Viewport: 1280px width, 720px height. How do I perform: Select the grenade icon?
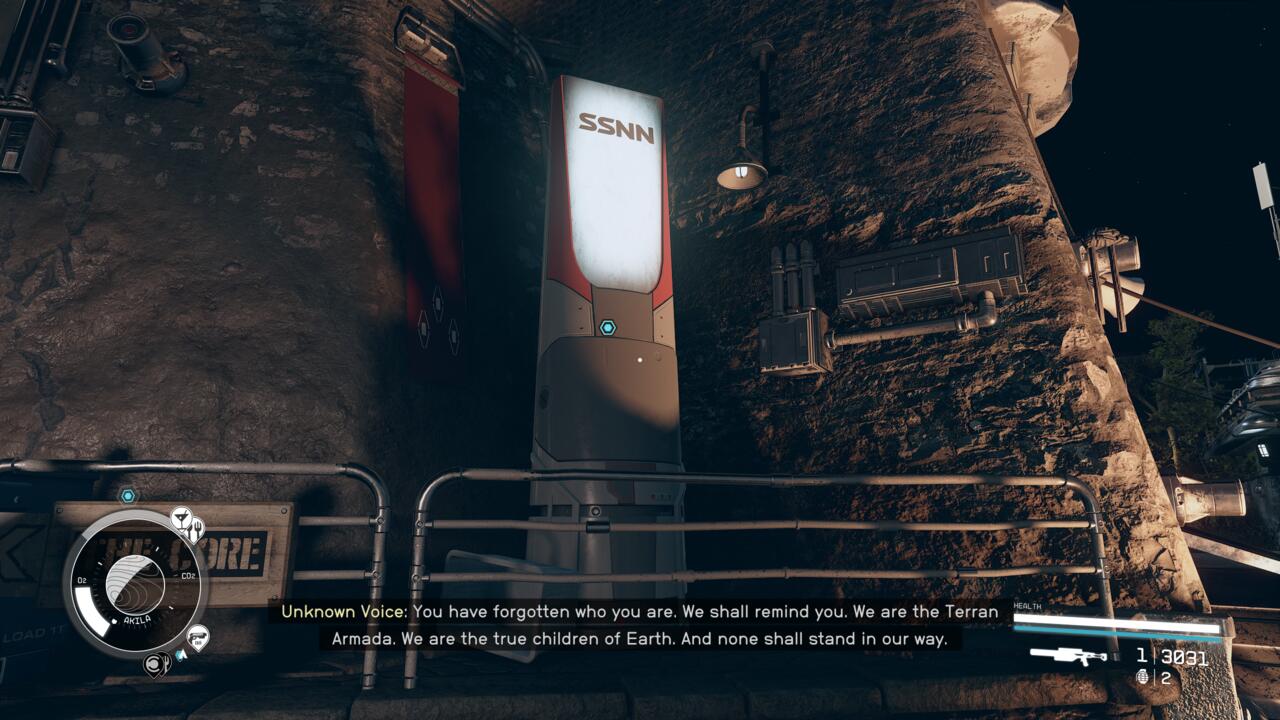click(1143, 677)
